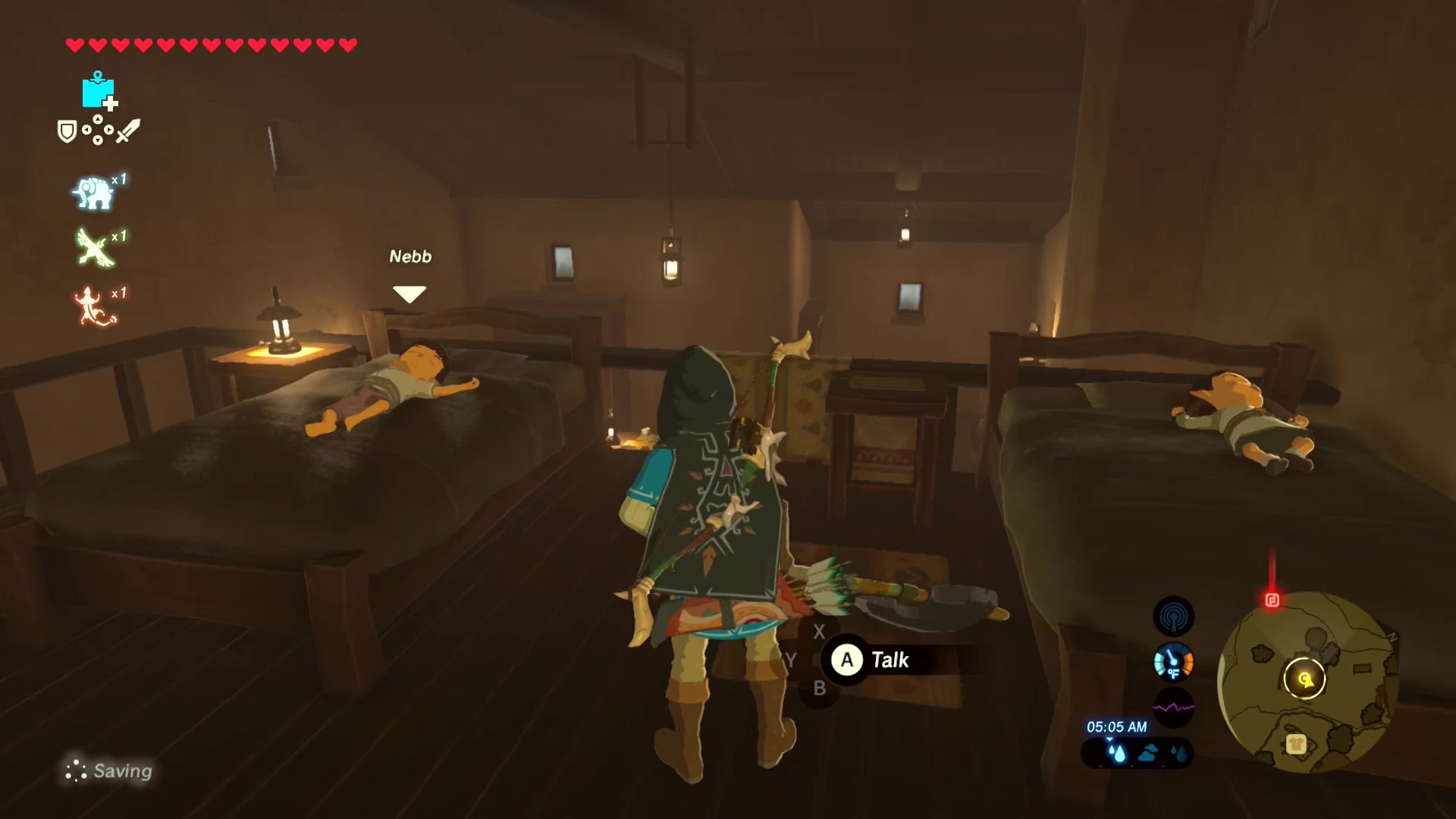This screenshot has width=1456, height=819.
Task: Select the Nebb name marker
Action: 410,257
